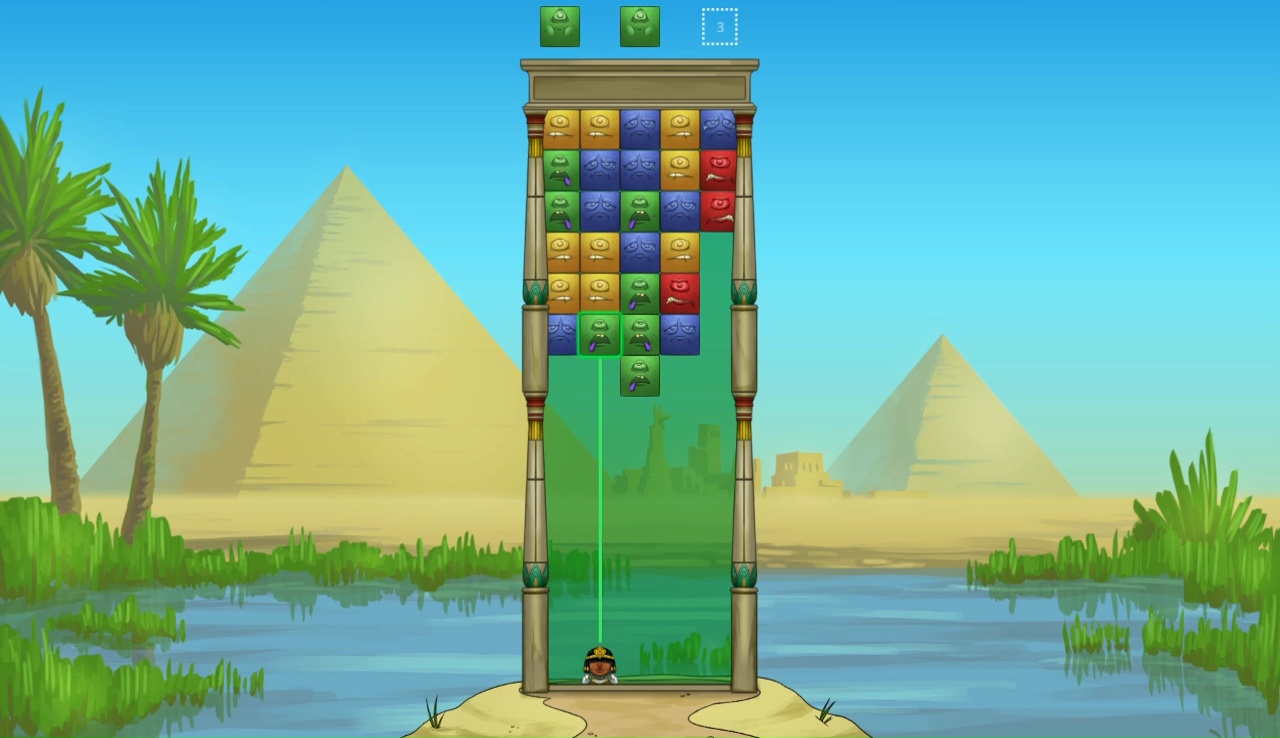Click the green one-eyed block next to red block

[x=640, y=291]
